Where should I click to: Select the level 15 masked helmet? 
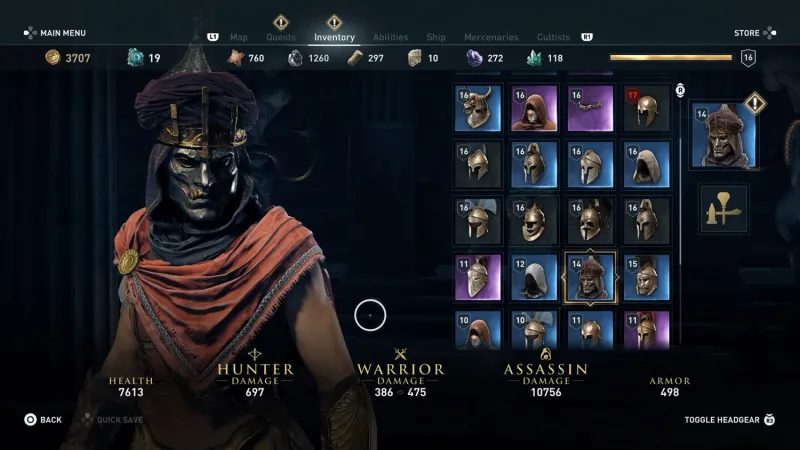[646, 277]
